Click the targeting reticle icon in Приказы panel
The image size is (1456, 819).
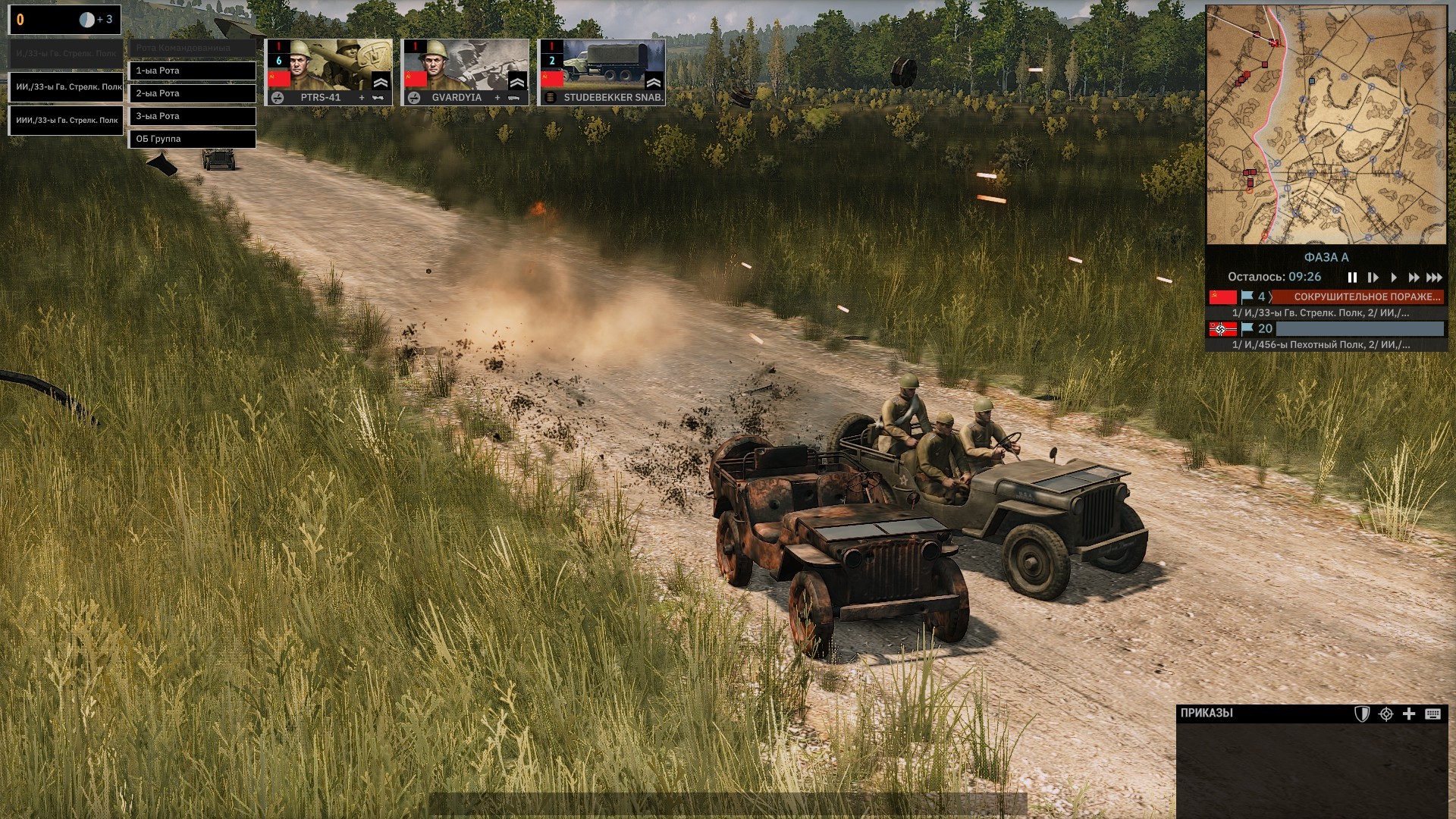point(1385,713)
